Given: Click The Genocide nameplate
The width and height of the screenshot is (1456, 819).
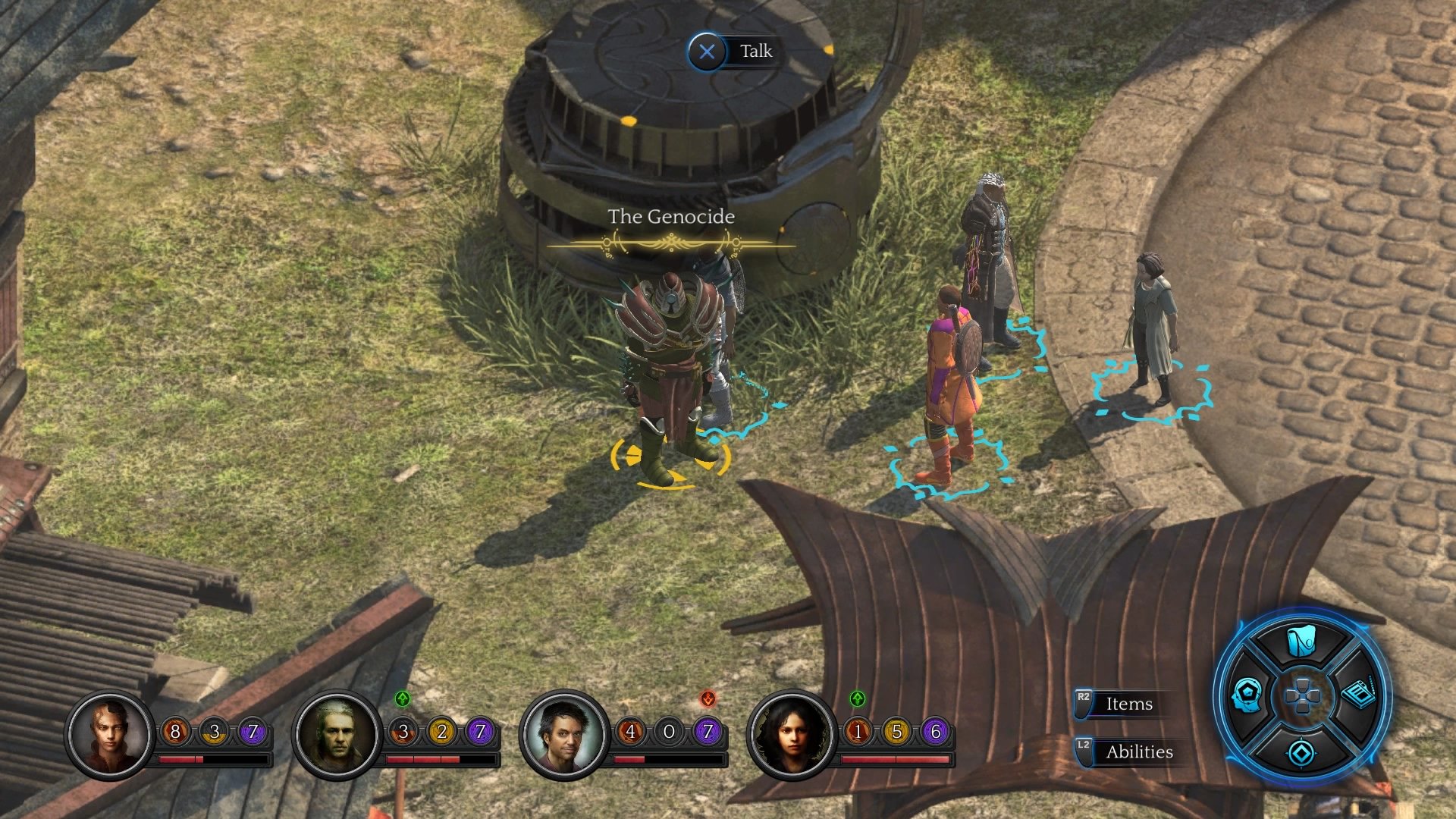Looking at the screenshot, I should (670, 216).
